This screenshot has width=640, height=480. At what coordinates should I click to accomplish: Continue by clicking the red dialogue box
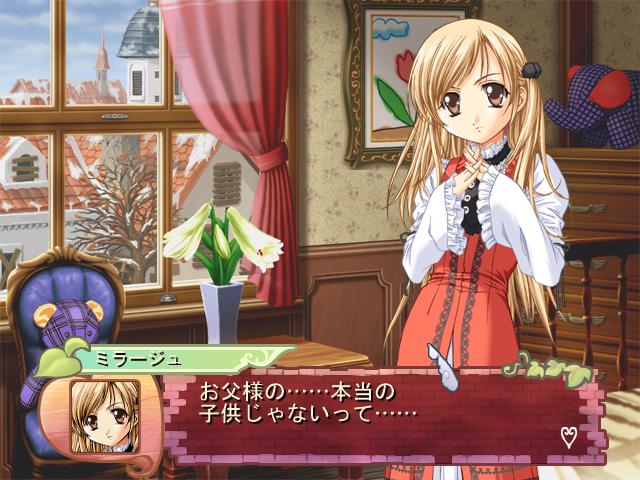coord(380,418)
